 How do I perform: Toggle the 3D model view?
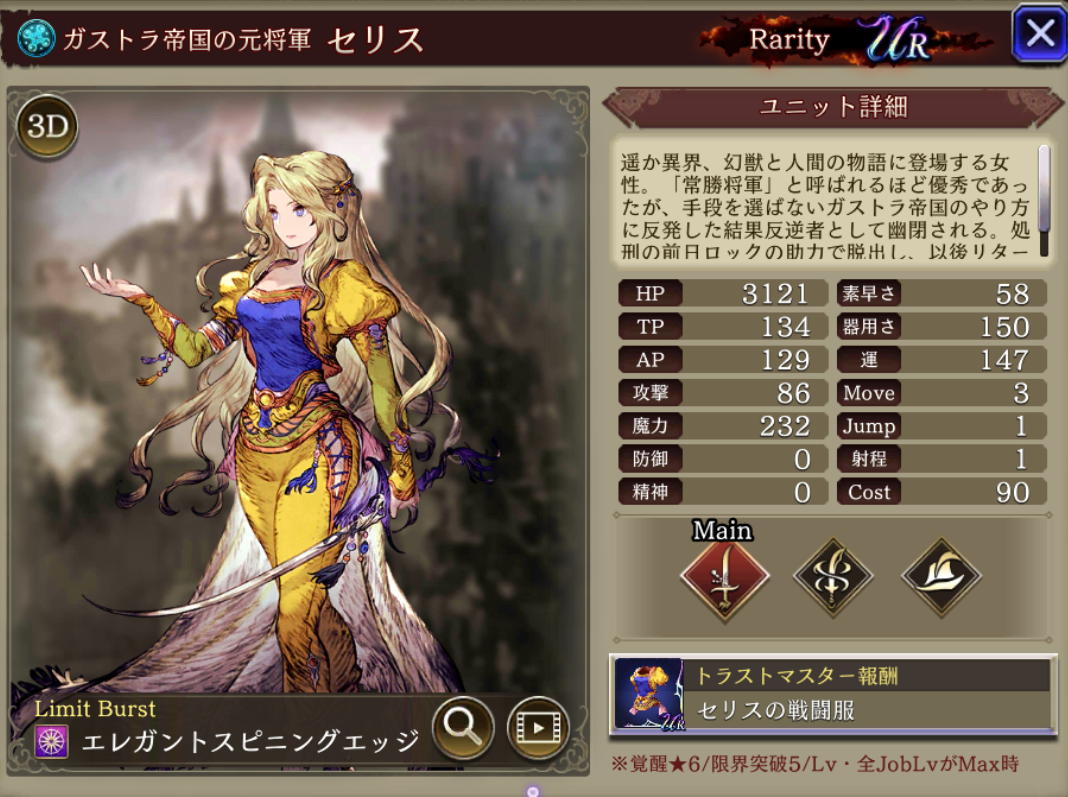coord(47,127)
